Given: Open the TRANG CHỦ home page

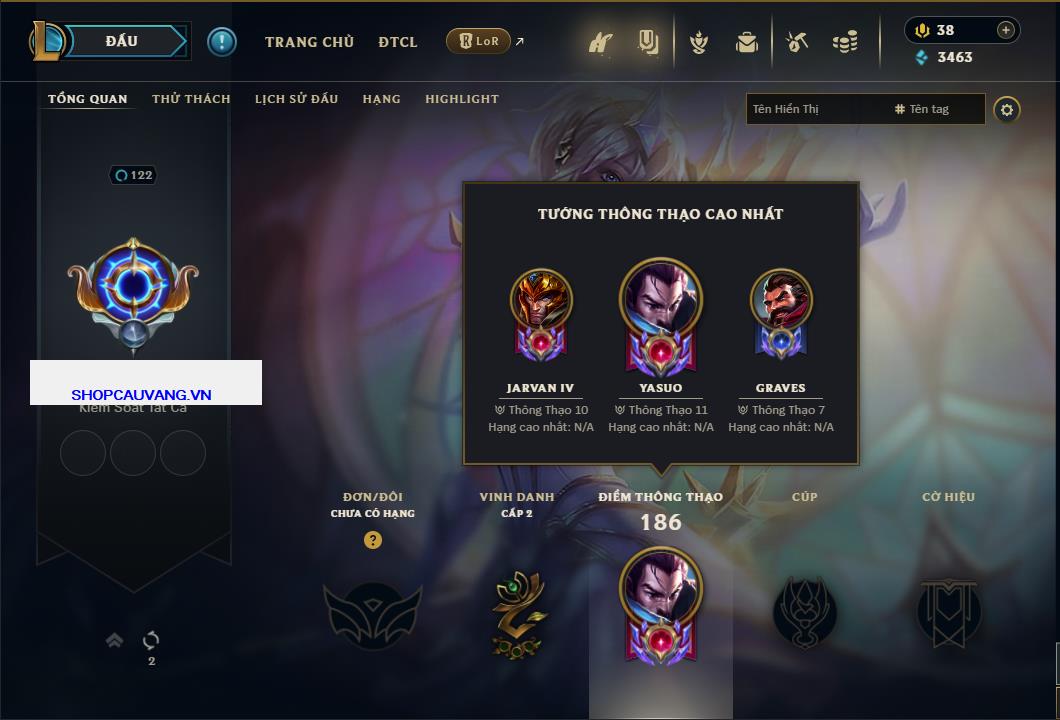Looking at the screenshot, I should 309,42.
